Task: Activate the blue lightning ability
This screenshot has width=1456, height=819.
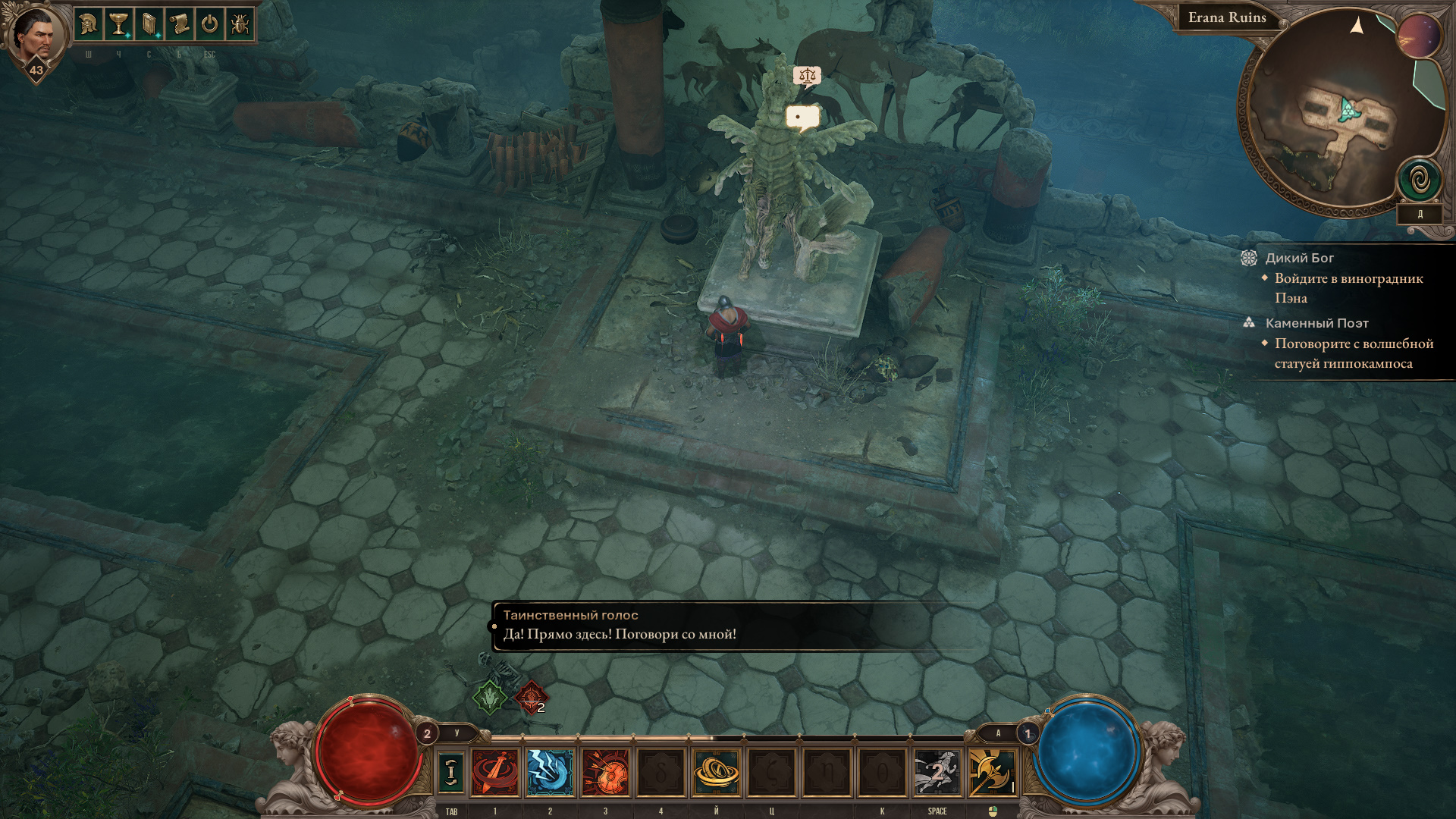Action: tap(550, 773)
